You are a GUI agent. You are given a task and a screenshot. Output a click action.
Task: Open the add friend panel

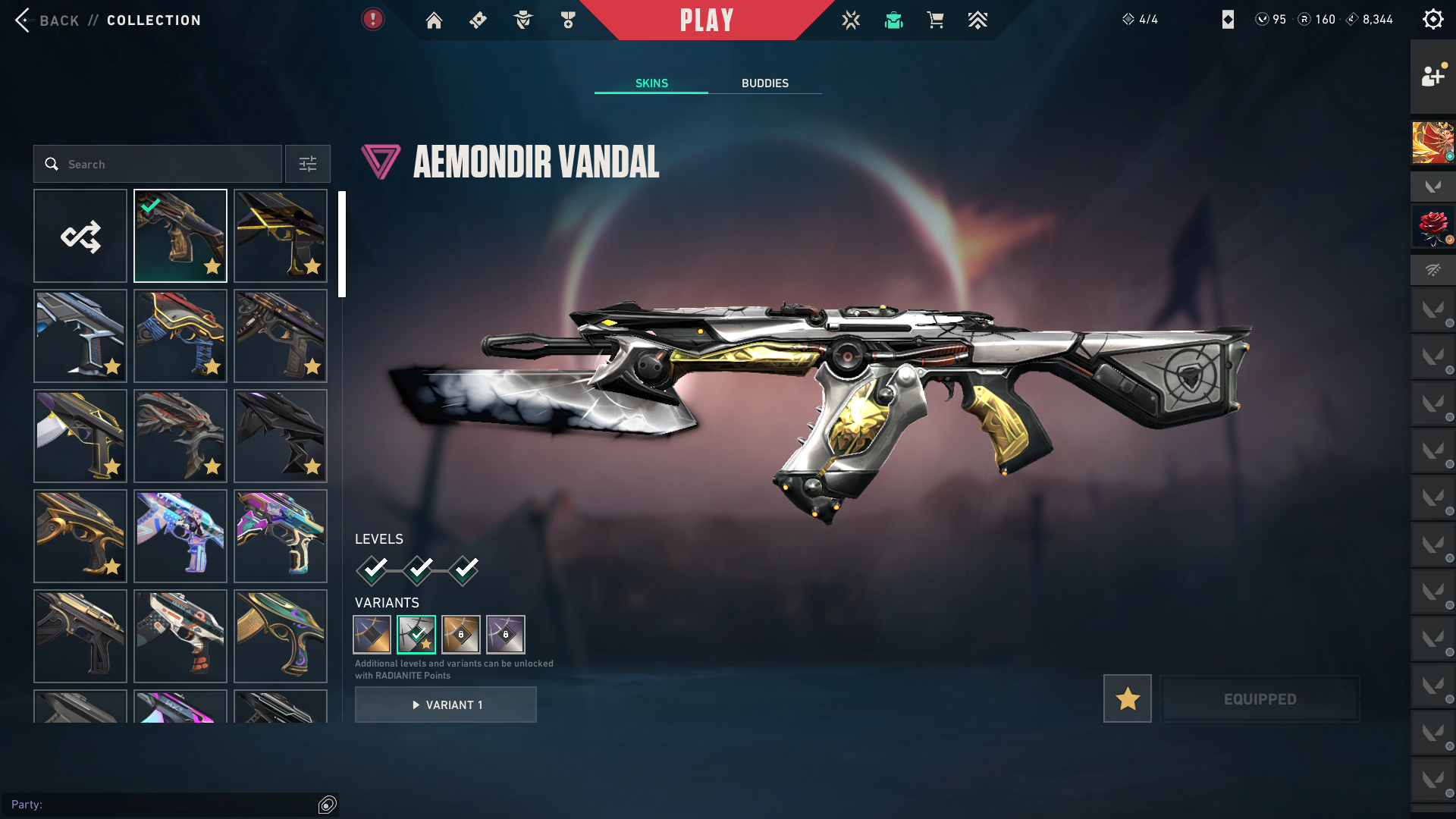tap(1432, 76)
